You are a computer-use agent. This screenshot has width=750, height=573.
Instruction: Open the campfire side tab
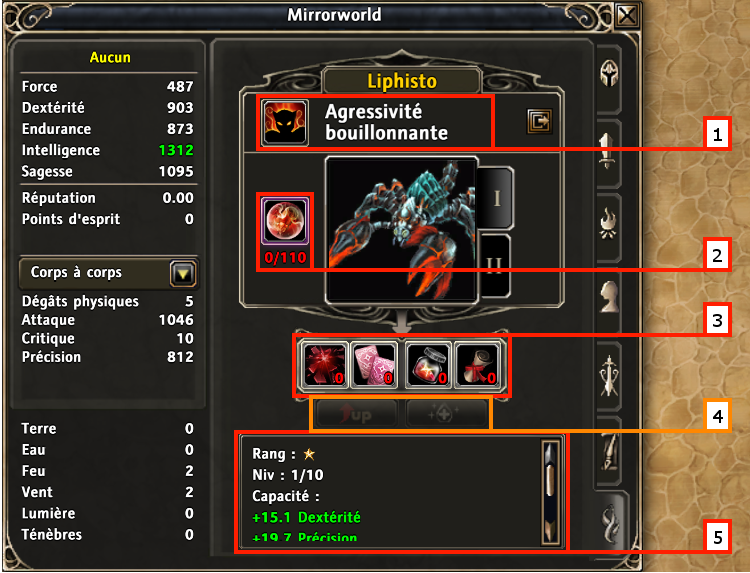pos(610,223)
